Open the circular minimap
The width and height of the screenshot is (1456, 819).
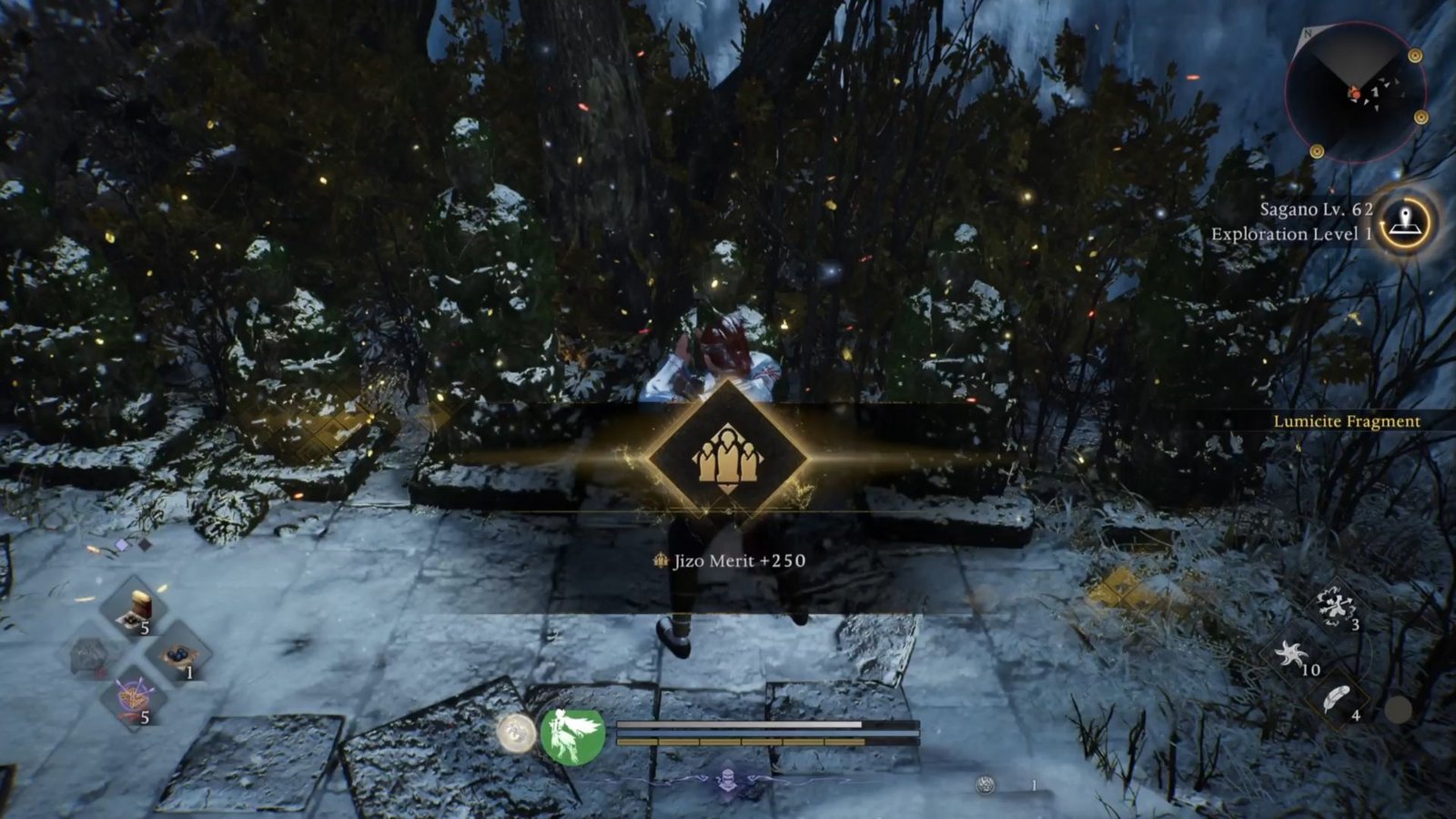pyautogui.click(x=1355, y=93)
